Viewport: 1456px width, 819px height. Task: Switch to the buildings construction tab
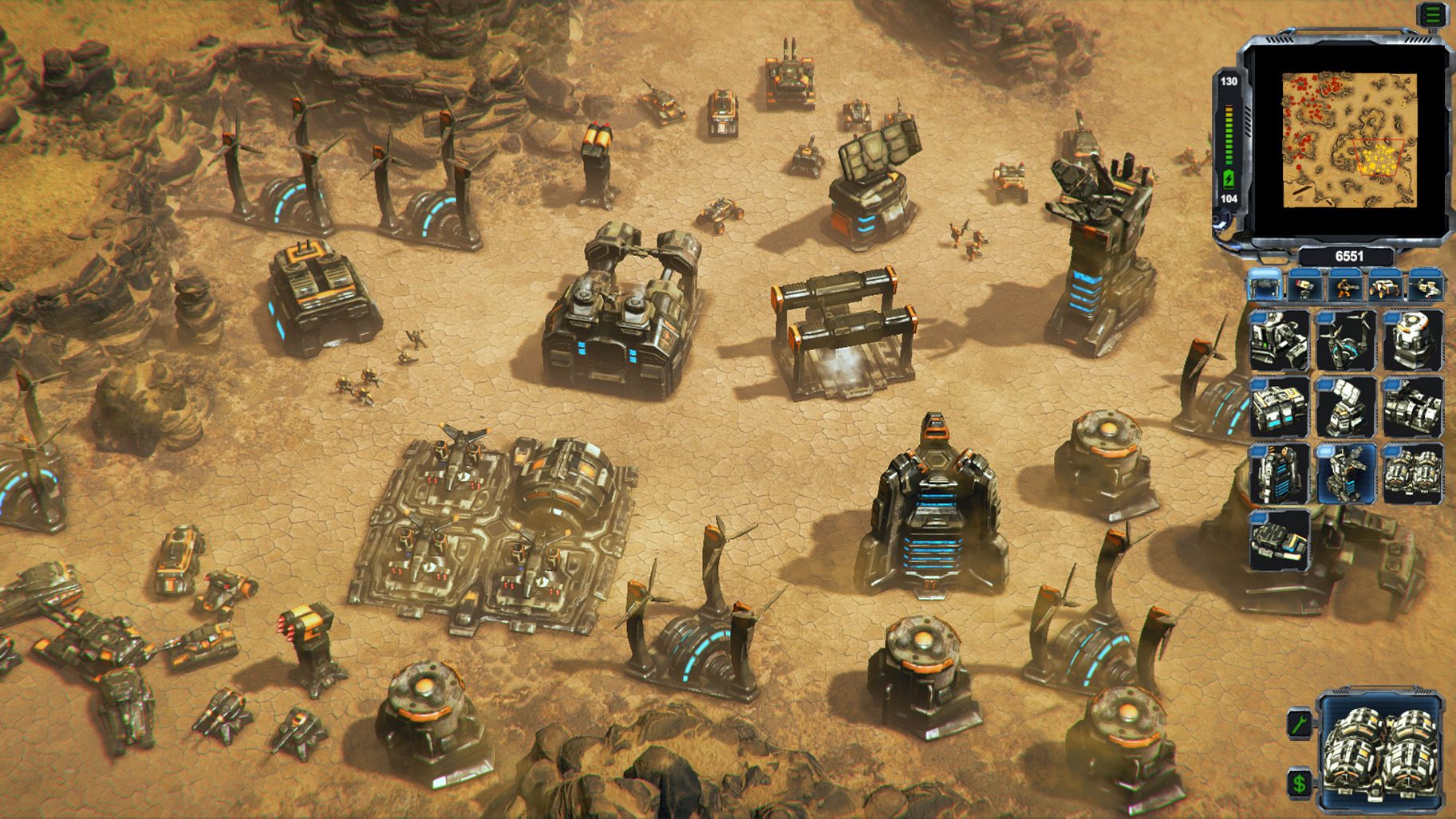click(x=1265, y=285)
